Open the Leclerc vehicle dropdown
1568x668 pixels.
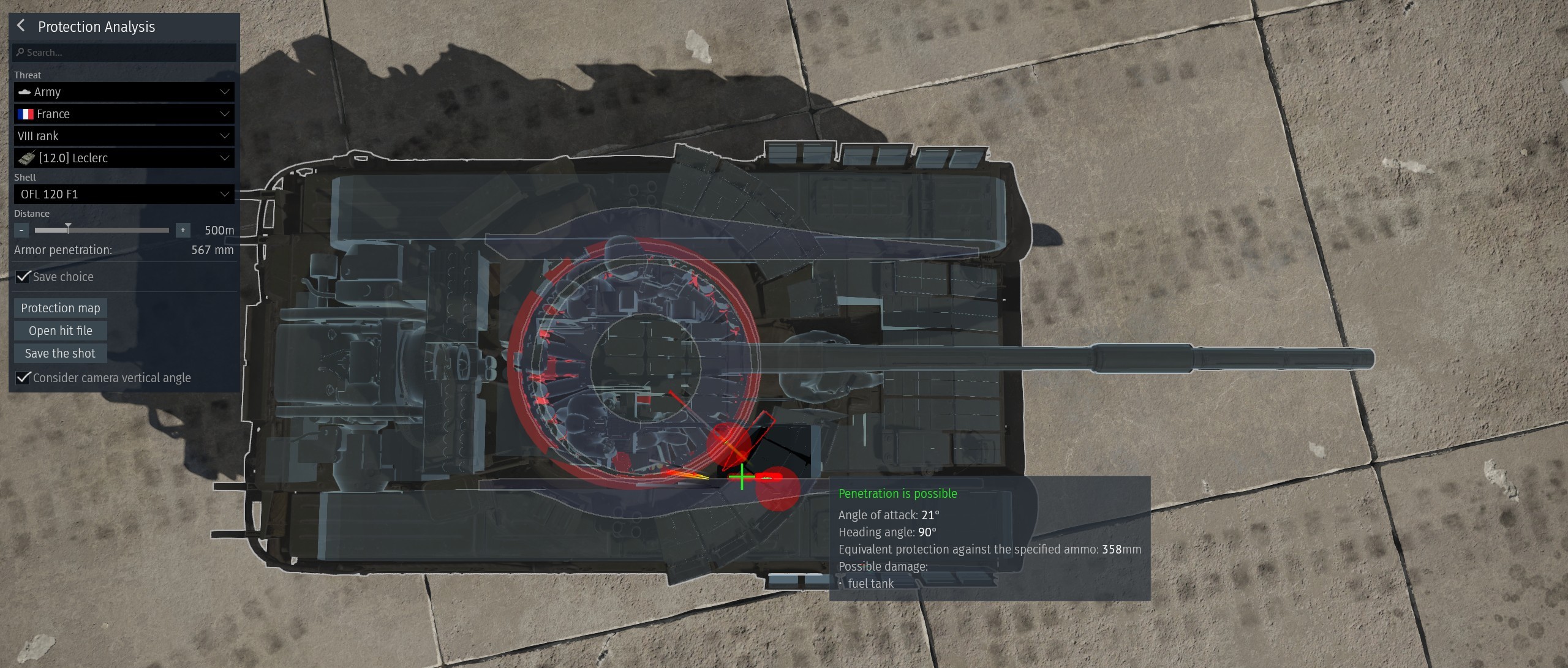click(124, 158)
